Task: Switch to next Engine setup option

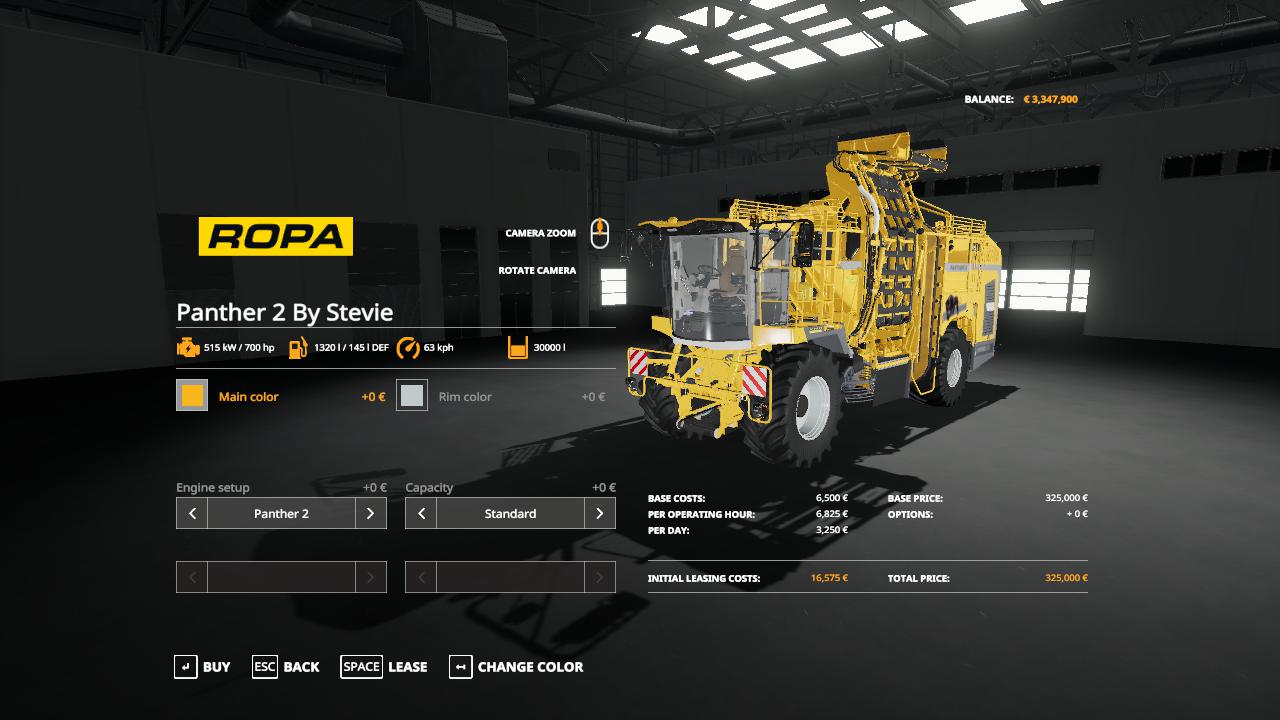Action: tap(370, 514)
